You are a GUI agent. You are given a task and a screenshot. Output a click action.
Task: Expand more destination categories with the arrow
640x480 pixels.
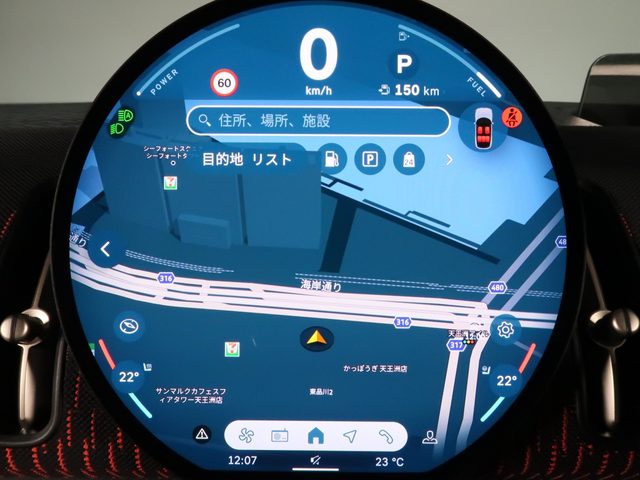(449, 159)
